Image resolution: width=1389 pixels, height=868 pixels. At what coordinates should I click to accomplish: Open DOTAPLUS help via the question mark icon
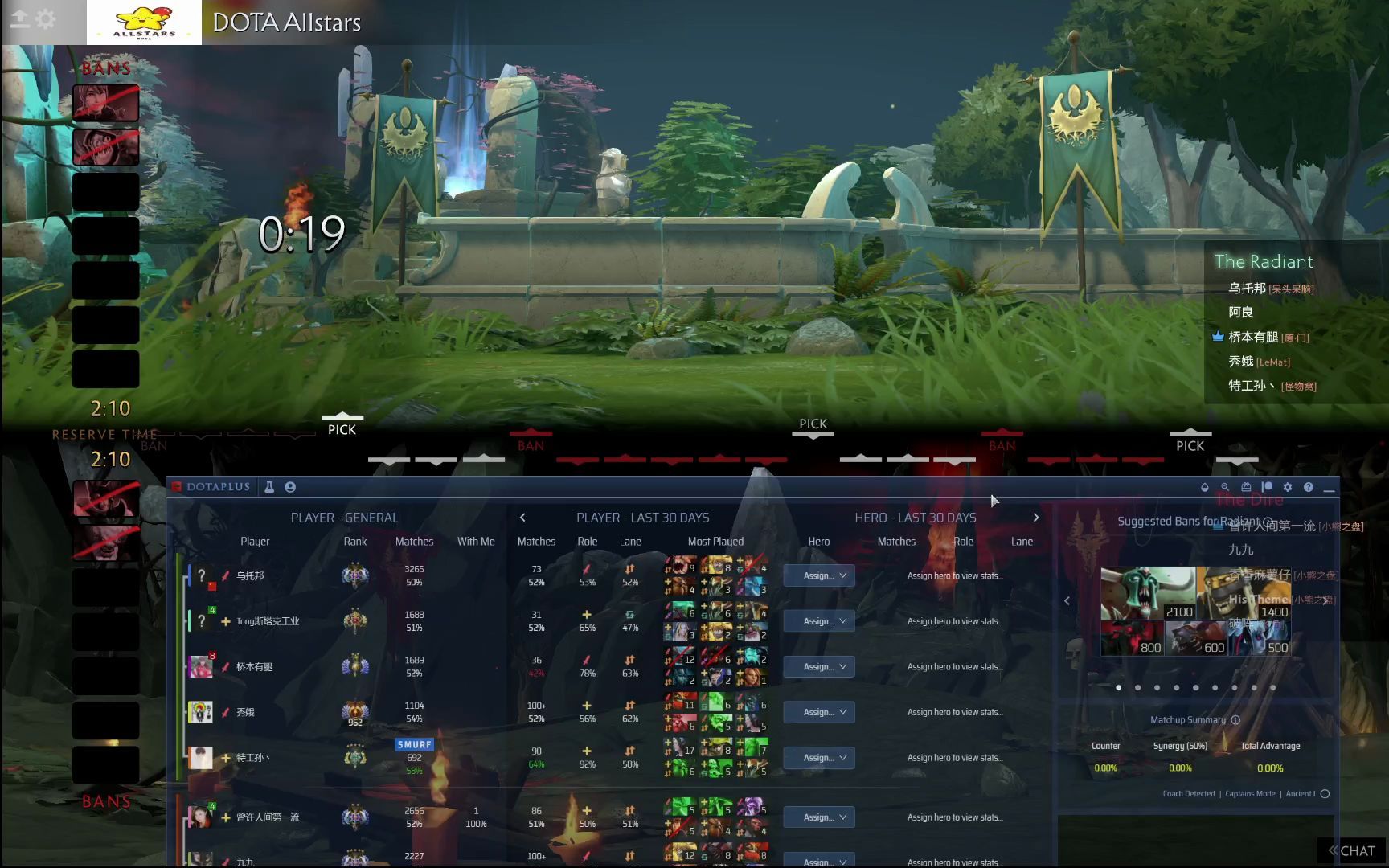(1309, 487)
